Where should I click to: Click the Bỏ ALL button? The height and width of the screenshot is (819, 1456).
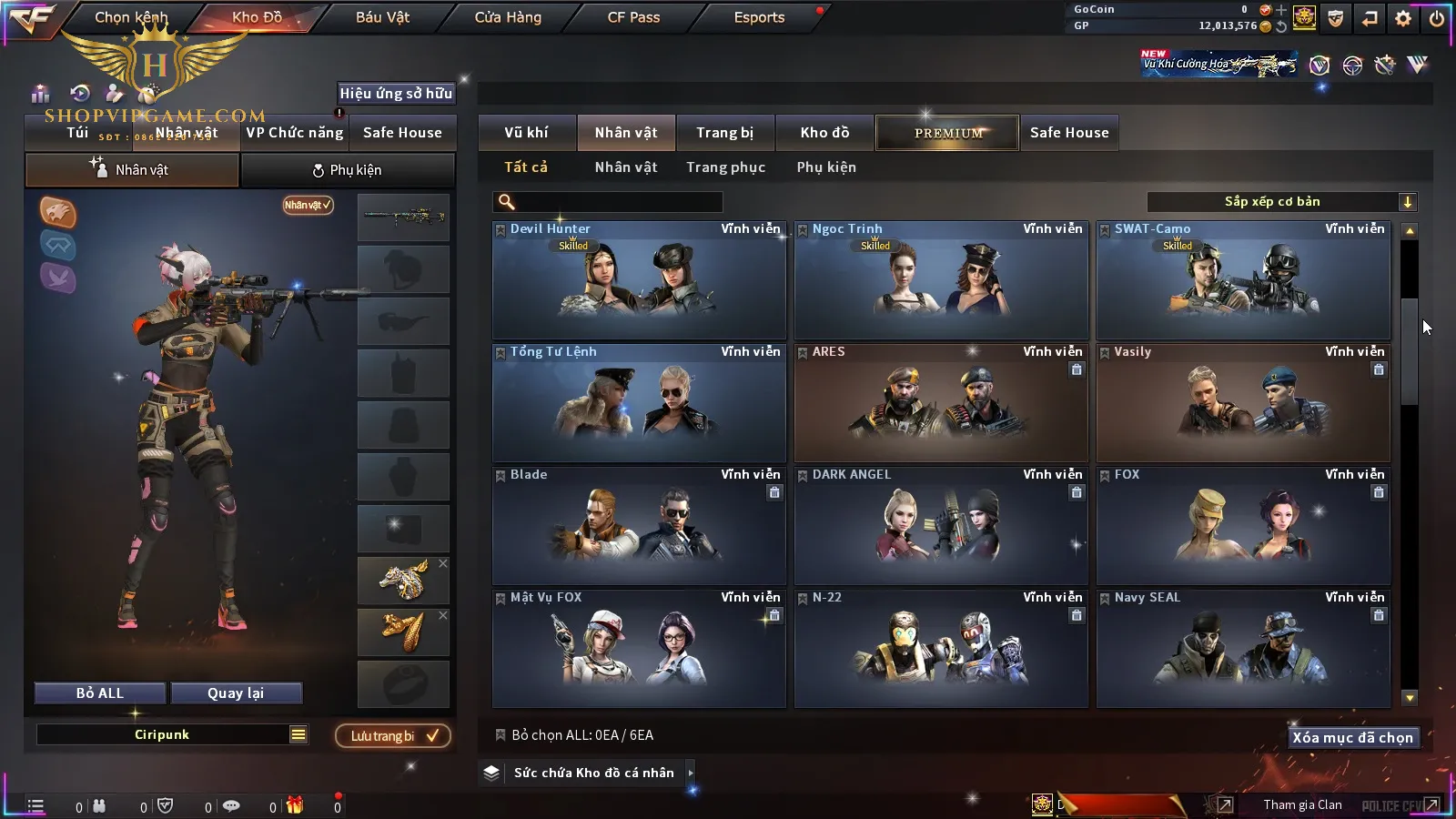pyautogui.click(x=100, y=693)
